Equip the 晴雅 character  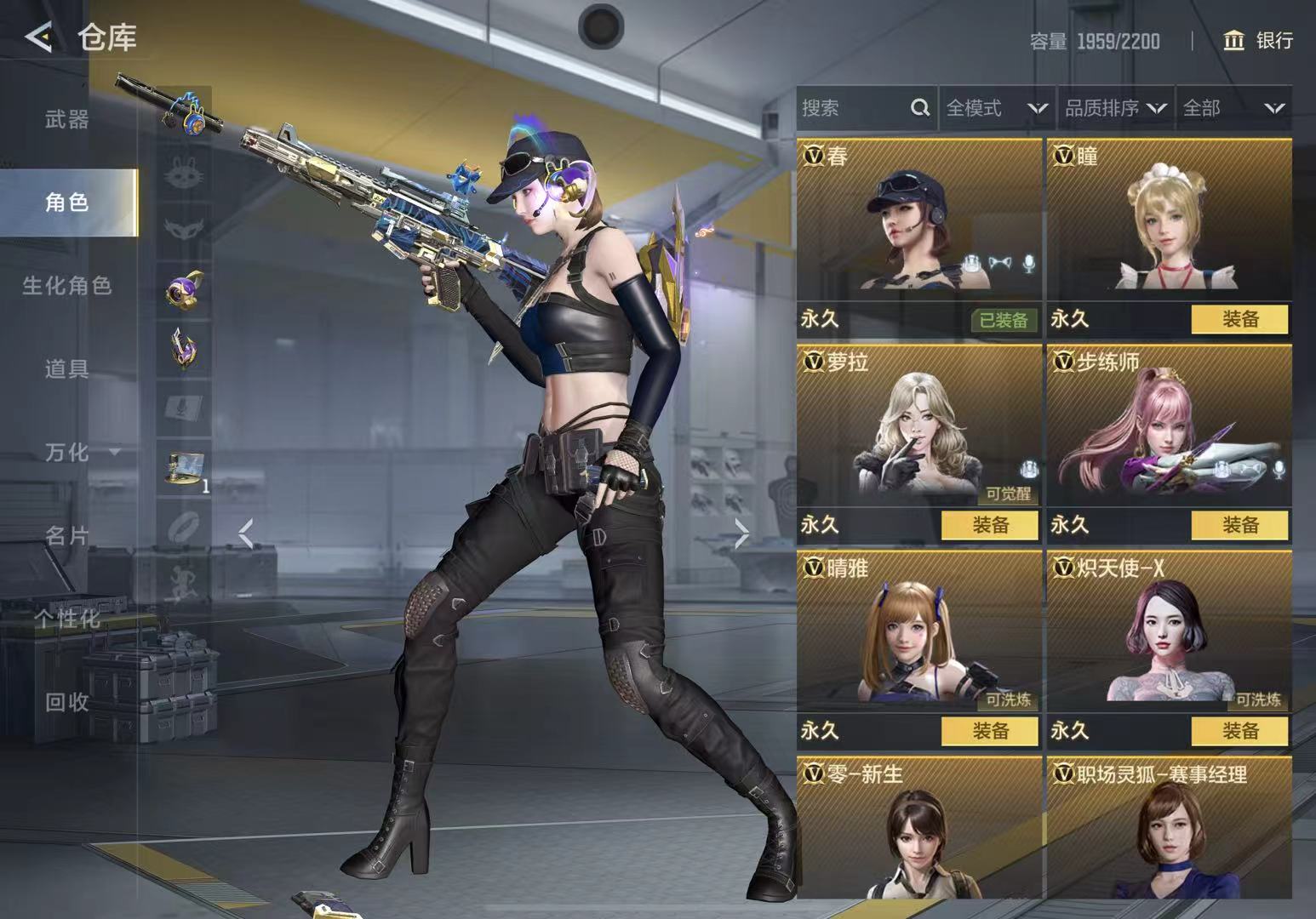pyautogui.click(x=989, y=731)
